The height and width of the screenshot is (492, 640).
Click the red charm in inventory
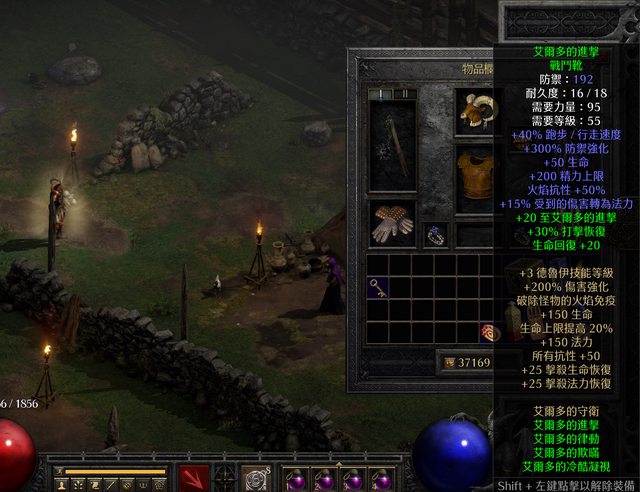pyautogui.click(x=487, y=333)
